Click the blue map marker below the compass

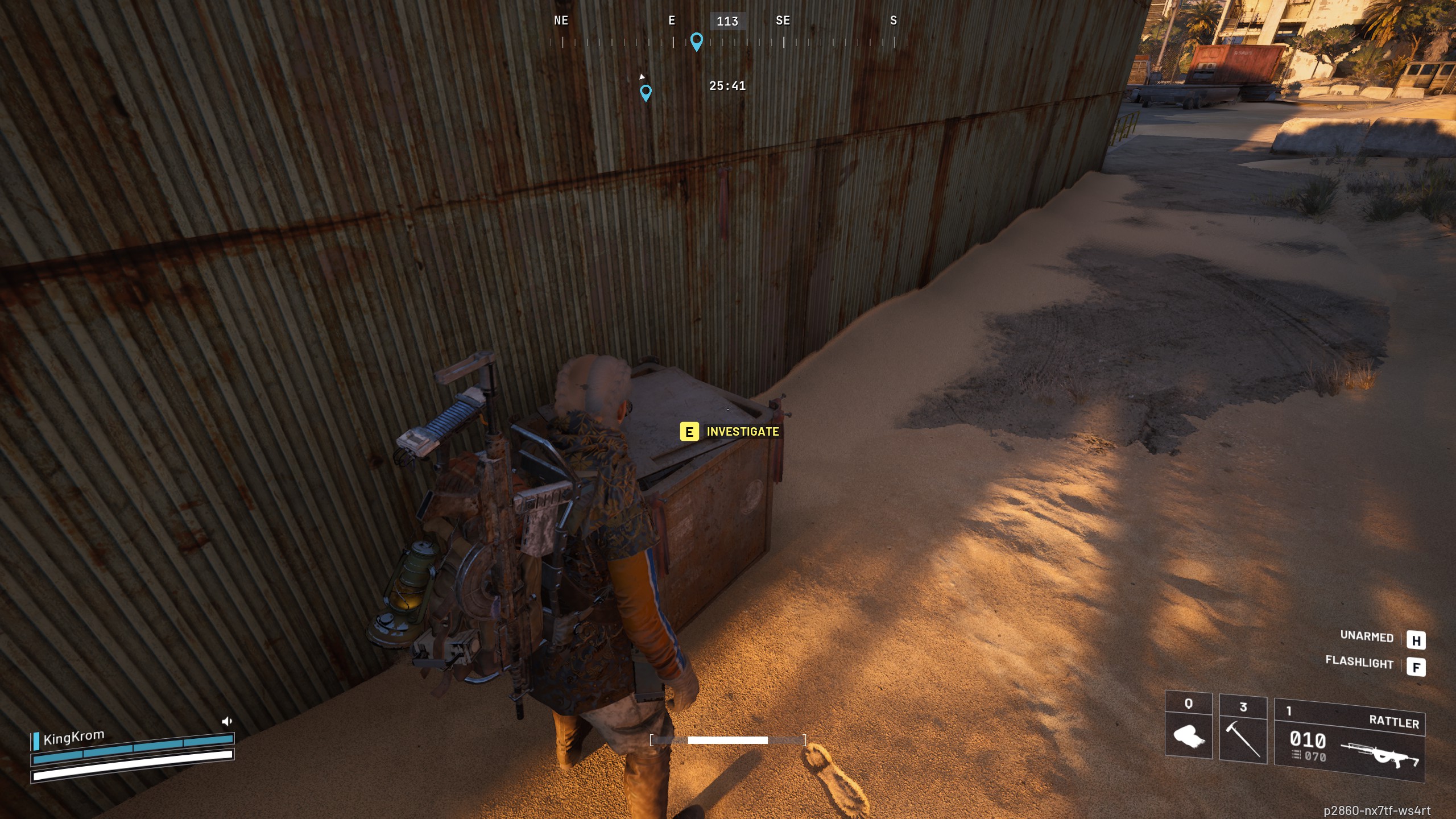point(646,92)
